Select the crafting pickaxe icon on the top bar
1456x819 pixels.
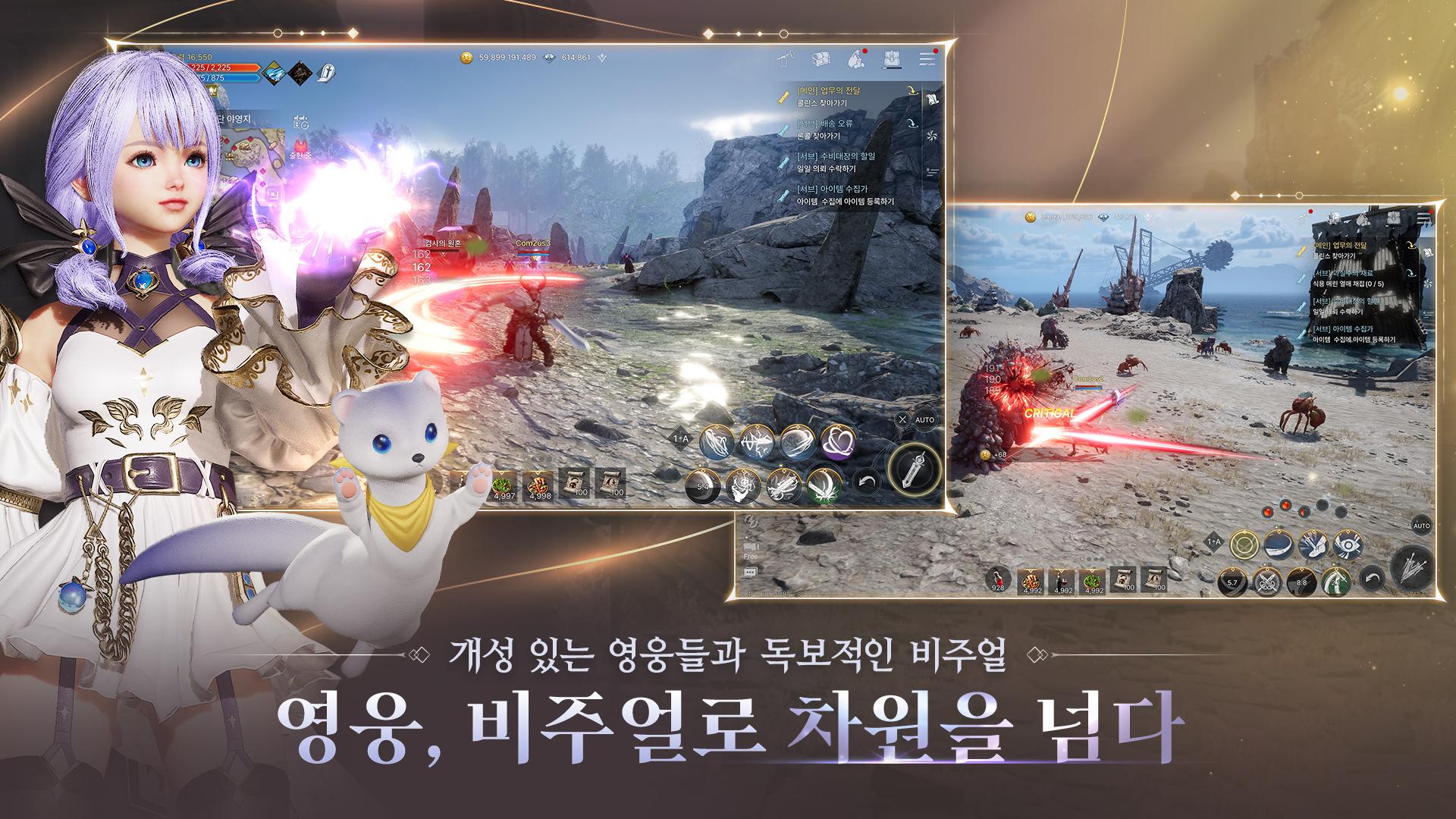pos(786,58)
